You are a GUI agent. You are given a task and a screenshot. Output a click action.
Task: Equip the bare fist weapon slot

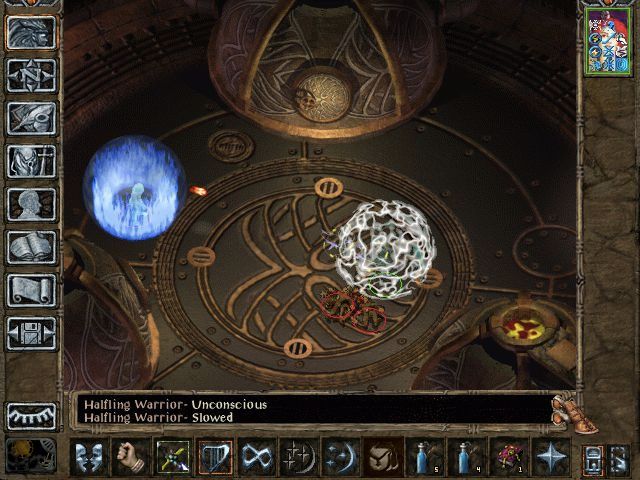[x=131, y=456]
